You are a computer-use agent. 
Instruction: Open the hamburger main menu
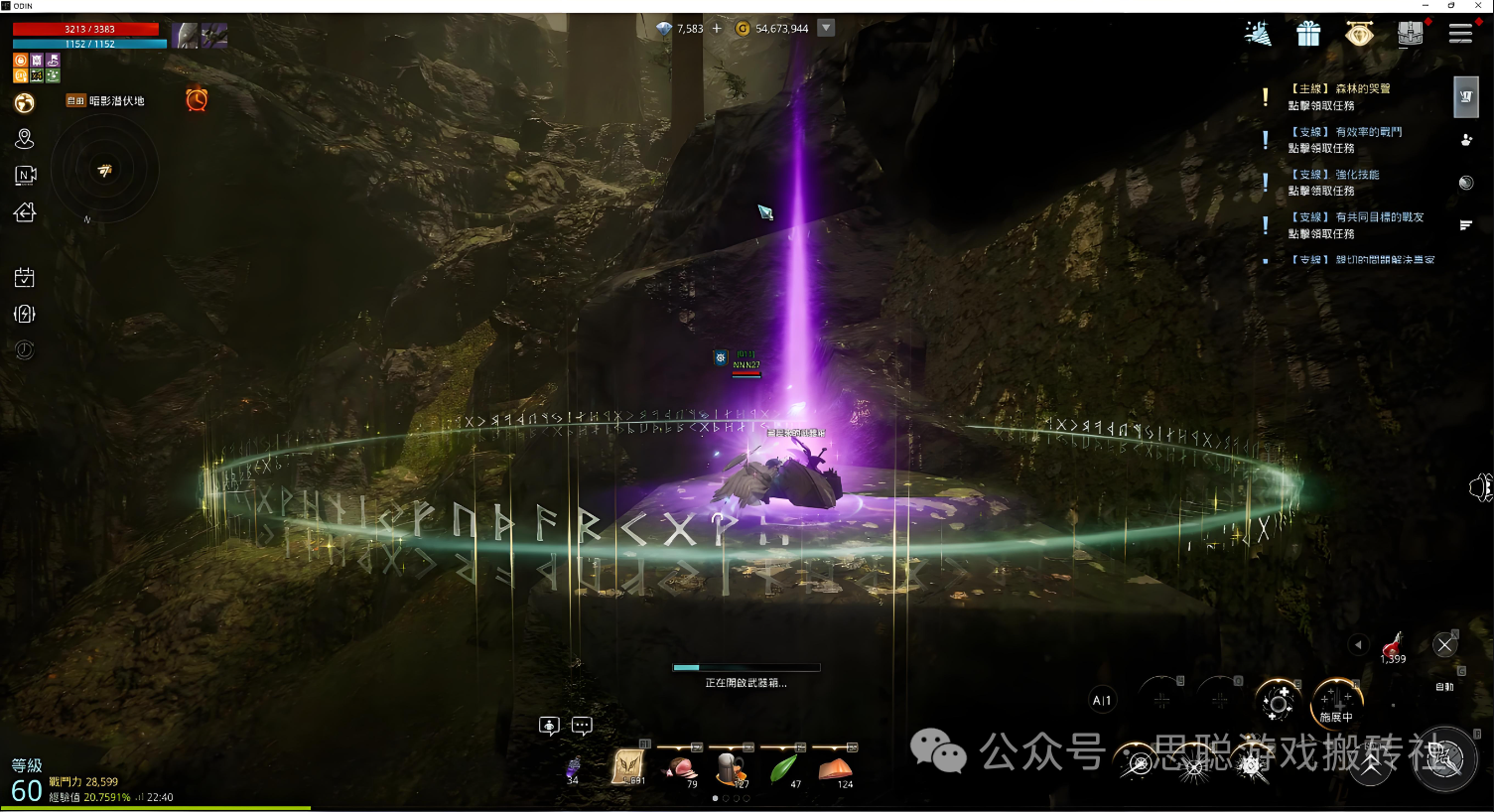1460,34
